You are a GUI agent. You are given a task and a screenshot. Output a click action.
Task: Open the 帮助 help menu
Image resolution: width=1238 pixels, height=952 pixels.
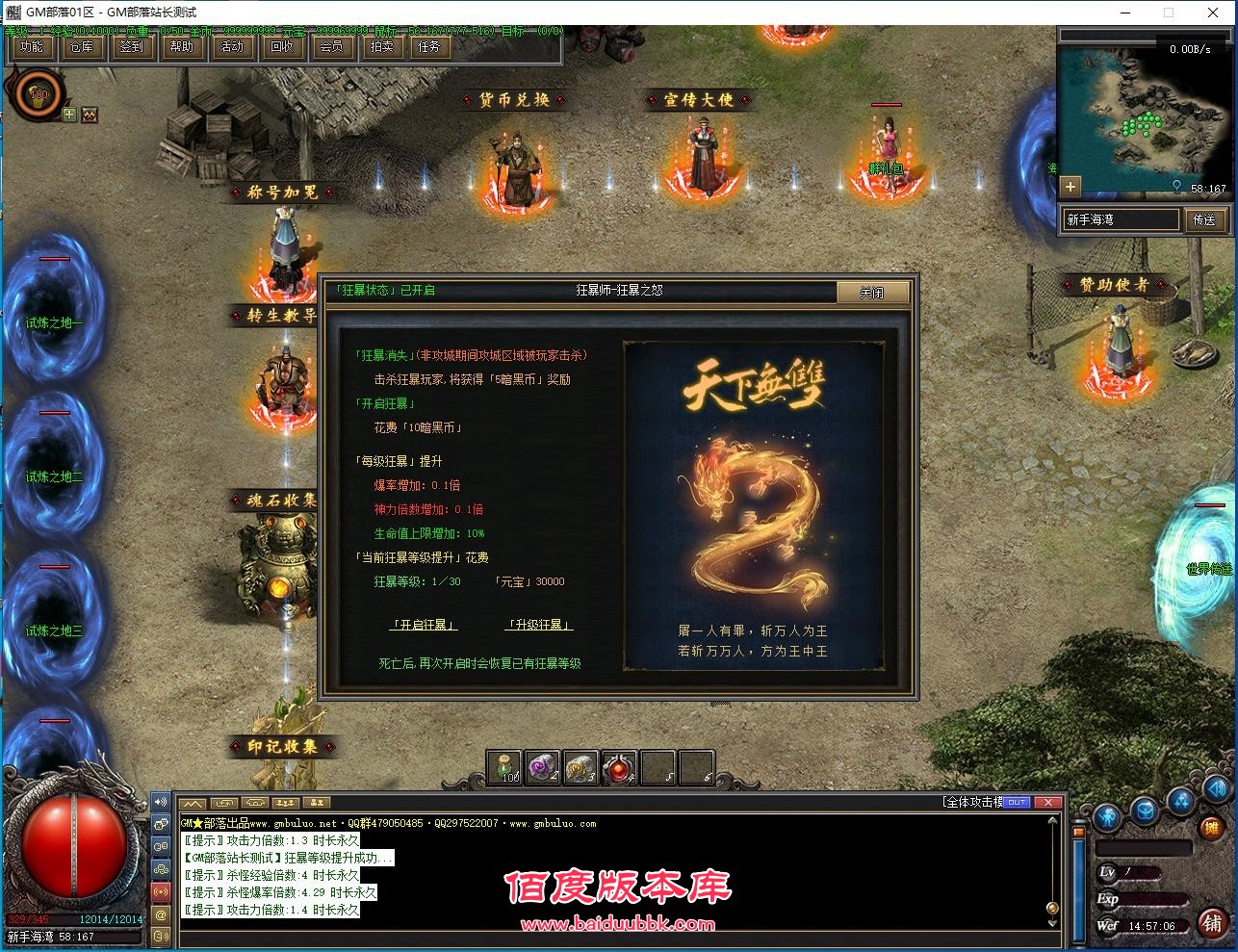(x=182, y=46)
